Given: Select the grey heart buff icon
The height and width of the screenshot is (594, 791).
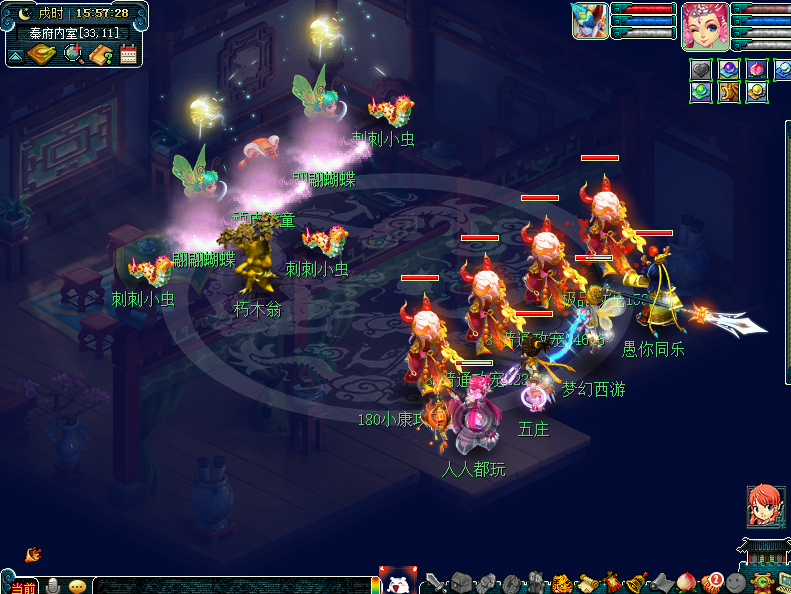Looking at the screenshot, I should 702,70.
